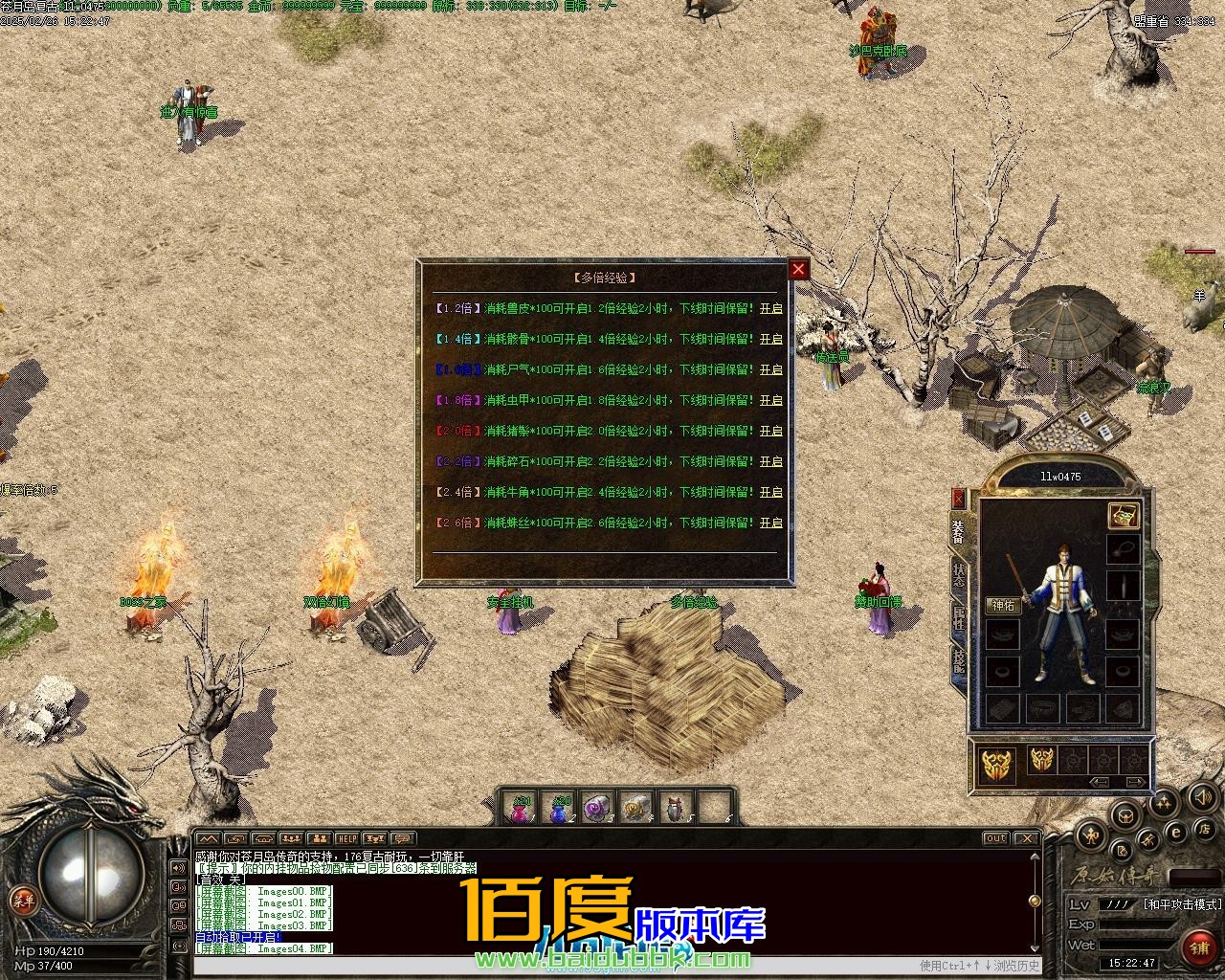Open the red 铺 shop button
The width and height of the screenshot is (1225, 980).
pos(1198,947)
